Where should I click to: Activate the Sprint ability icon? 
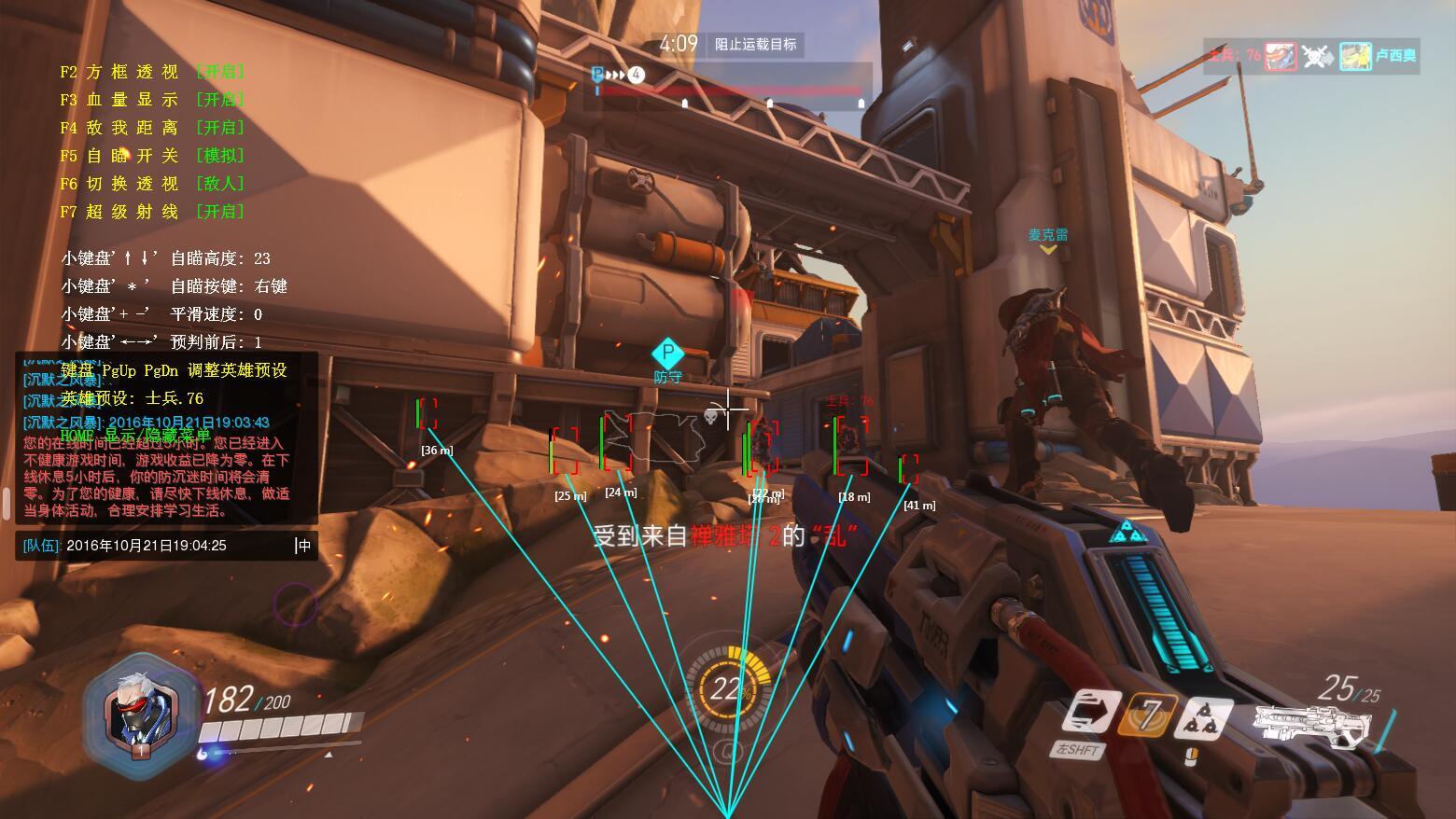pyautogui.click(x=1090, y=713)
